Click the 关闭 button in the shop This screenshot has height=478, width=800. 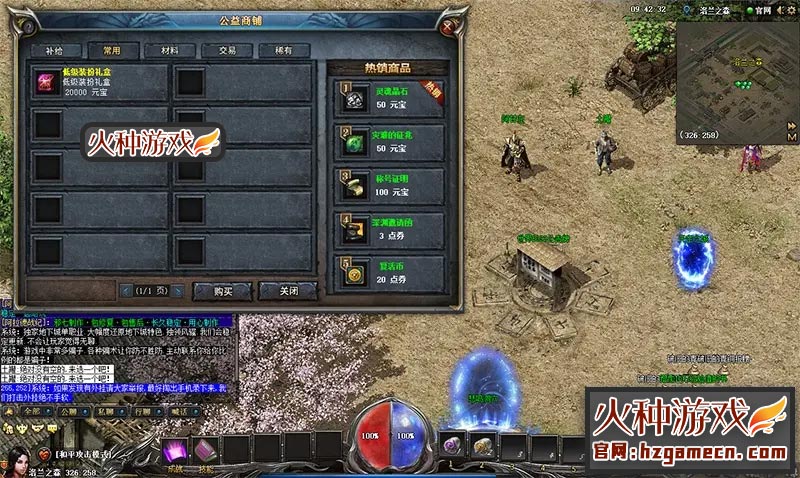(287, 291)
